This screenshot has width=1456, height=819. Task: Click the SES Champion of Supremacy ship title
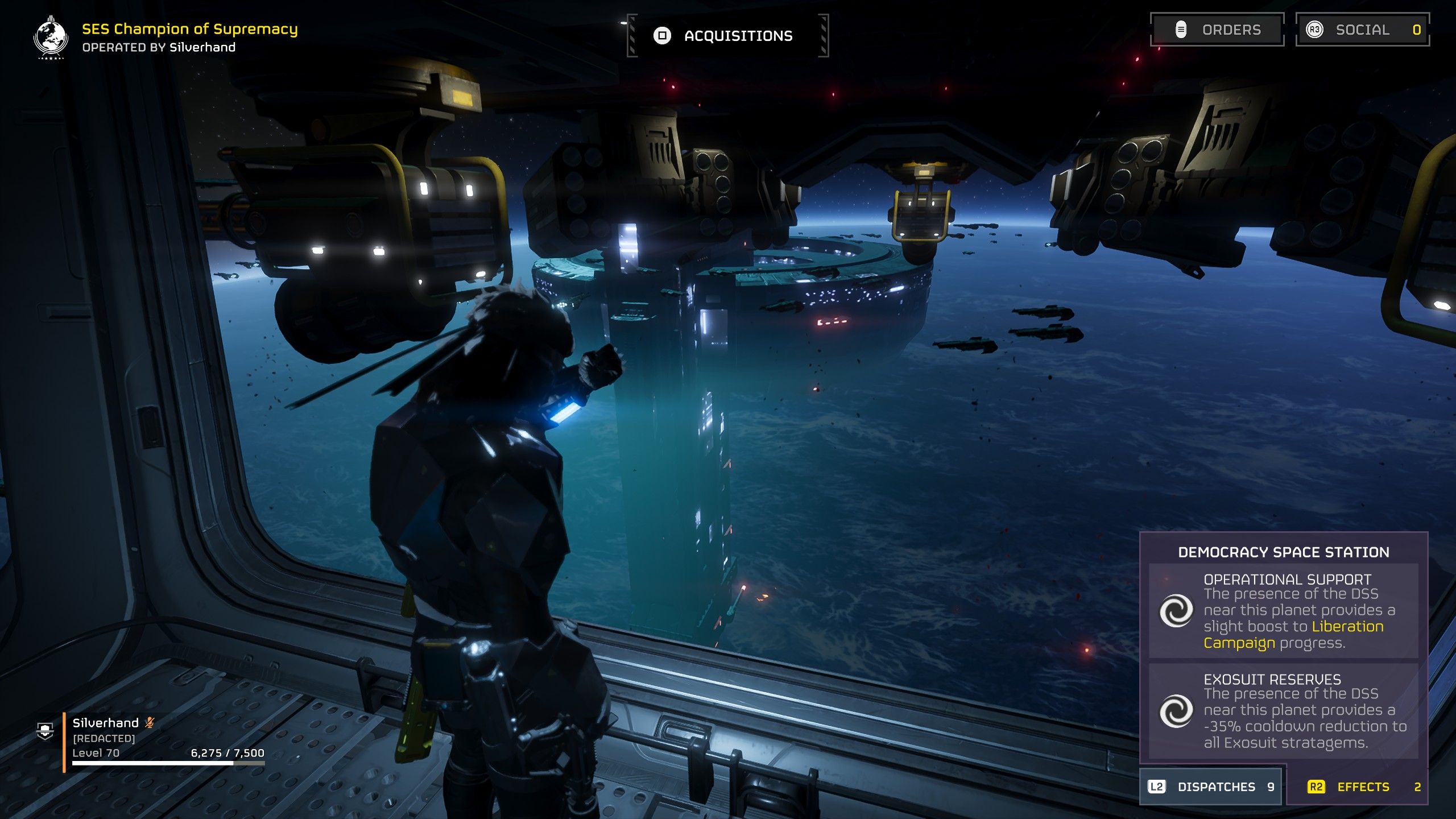click(189, 29)
